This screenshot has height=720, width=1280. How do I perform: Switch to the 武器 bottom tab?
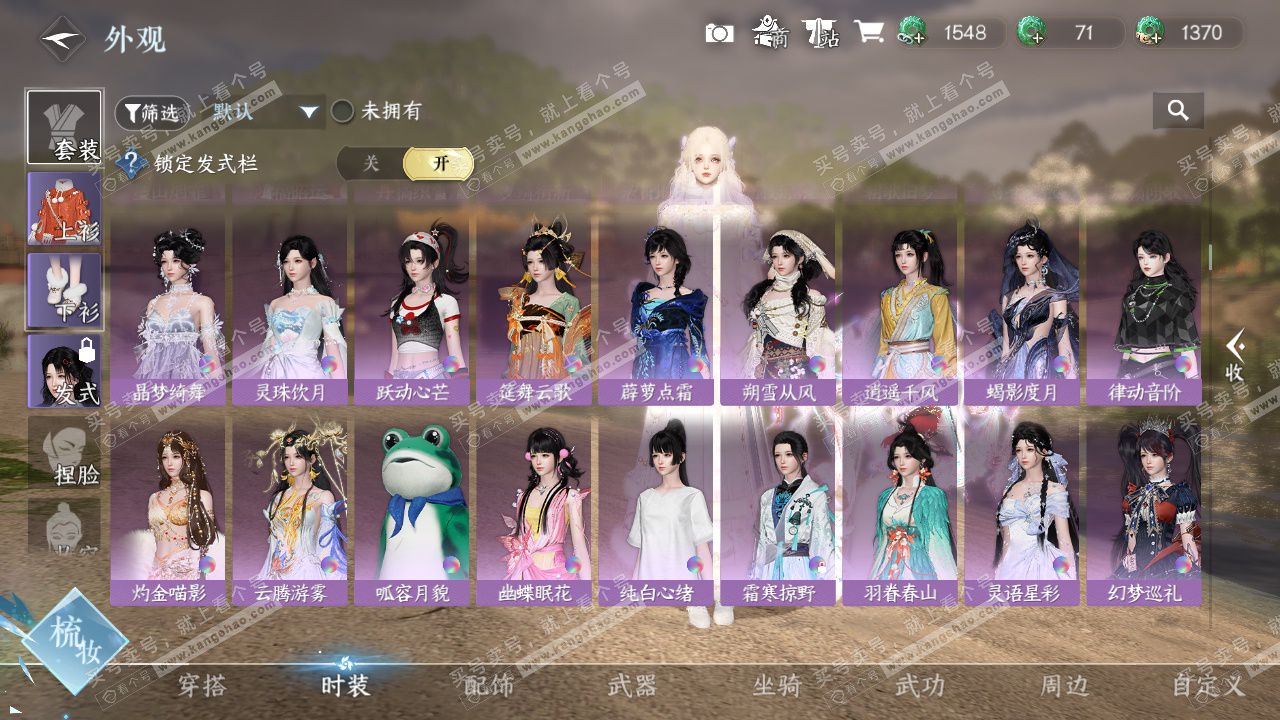632,685
